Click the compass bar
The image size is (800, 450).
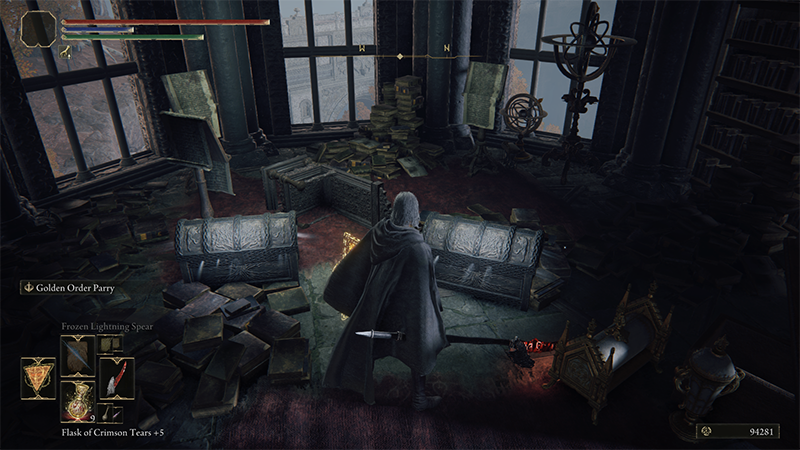[400, 48]
